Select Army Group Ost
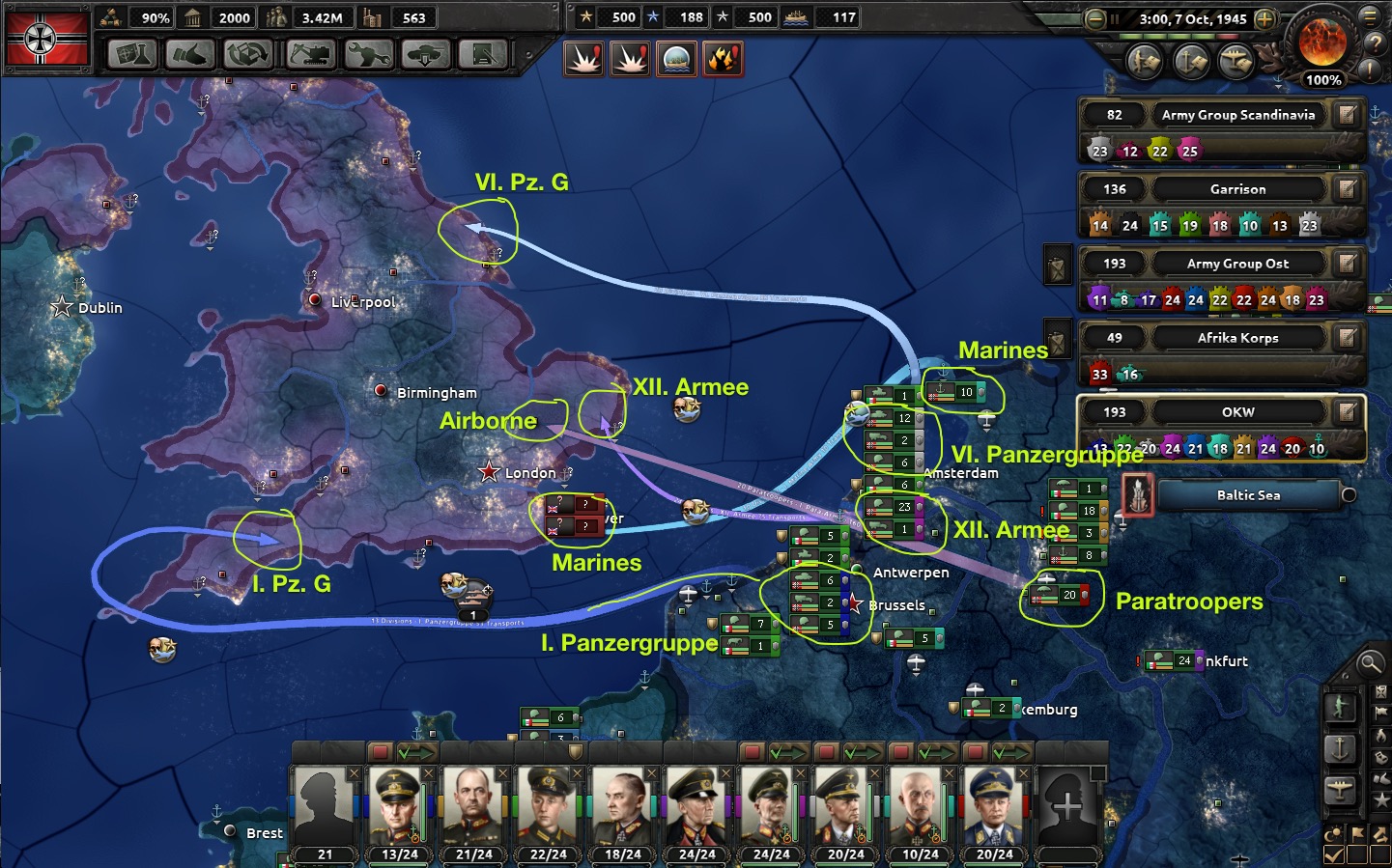The width and height of the screenshot is (1392, 868). click(x=1237, y=264)
